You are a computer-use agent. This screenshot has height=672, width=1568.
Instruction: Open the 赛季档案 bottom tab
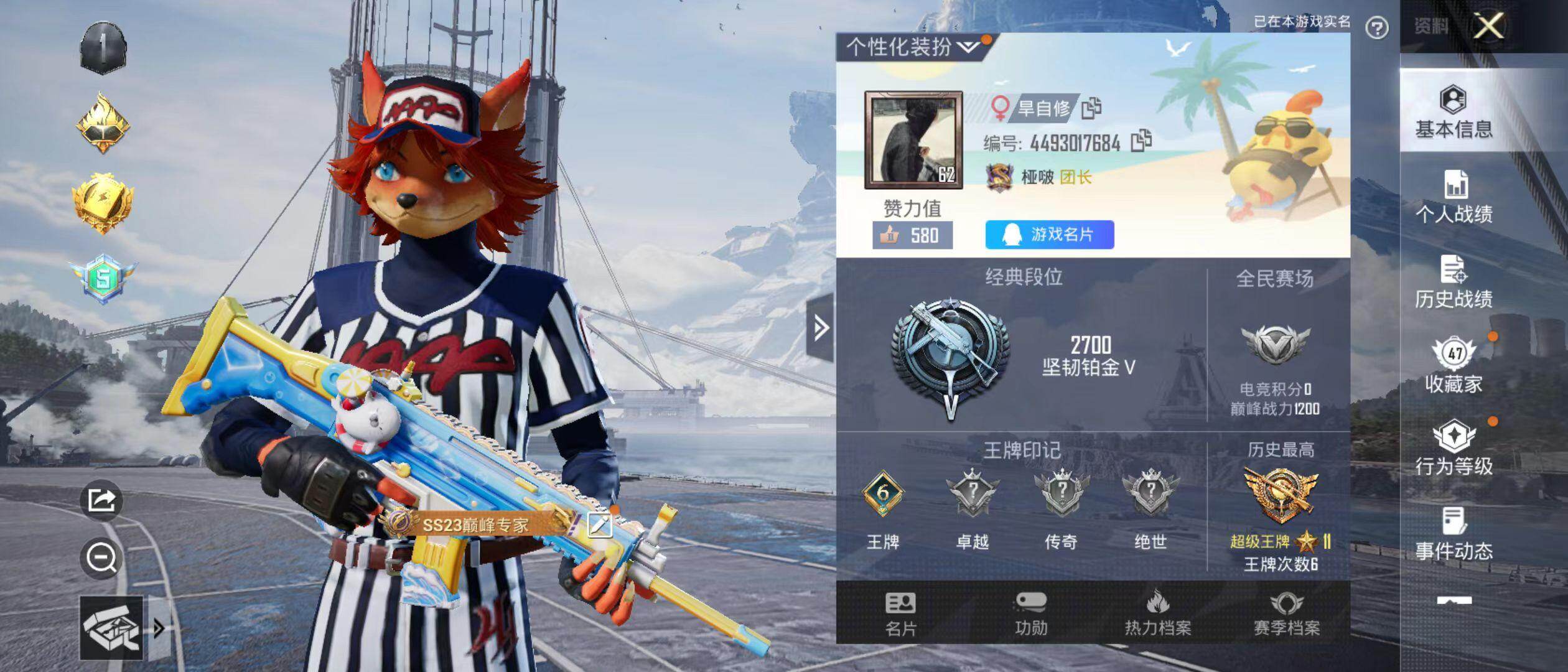pyautogui.click(x=1286, y=614)
